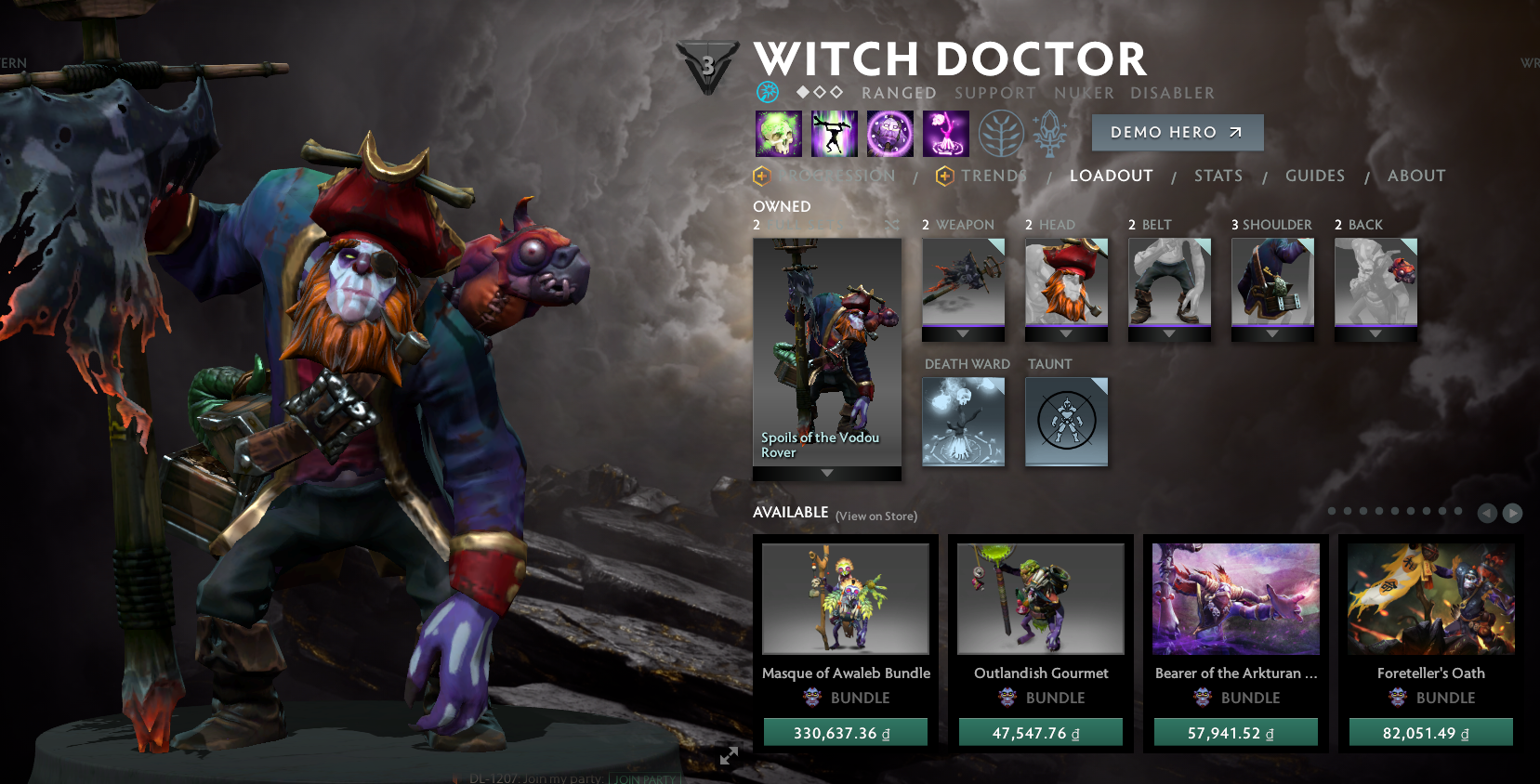Screen dimensions: 1540x784
Task: Open the View on Store link
Action: pyautogui.click(x=876, y=516)
